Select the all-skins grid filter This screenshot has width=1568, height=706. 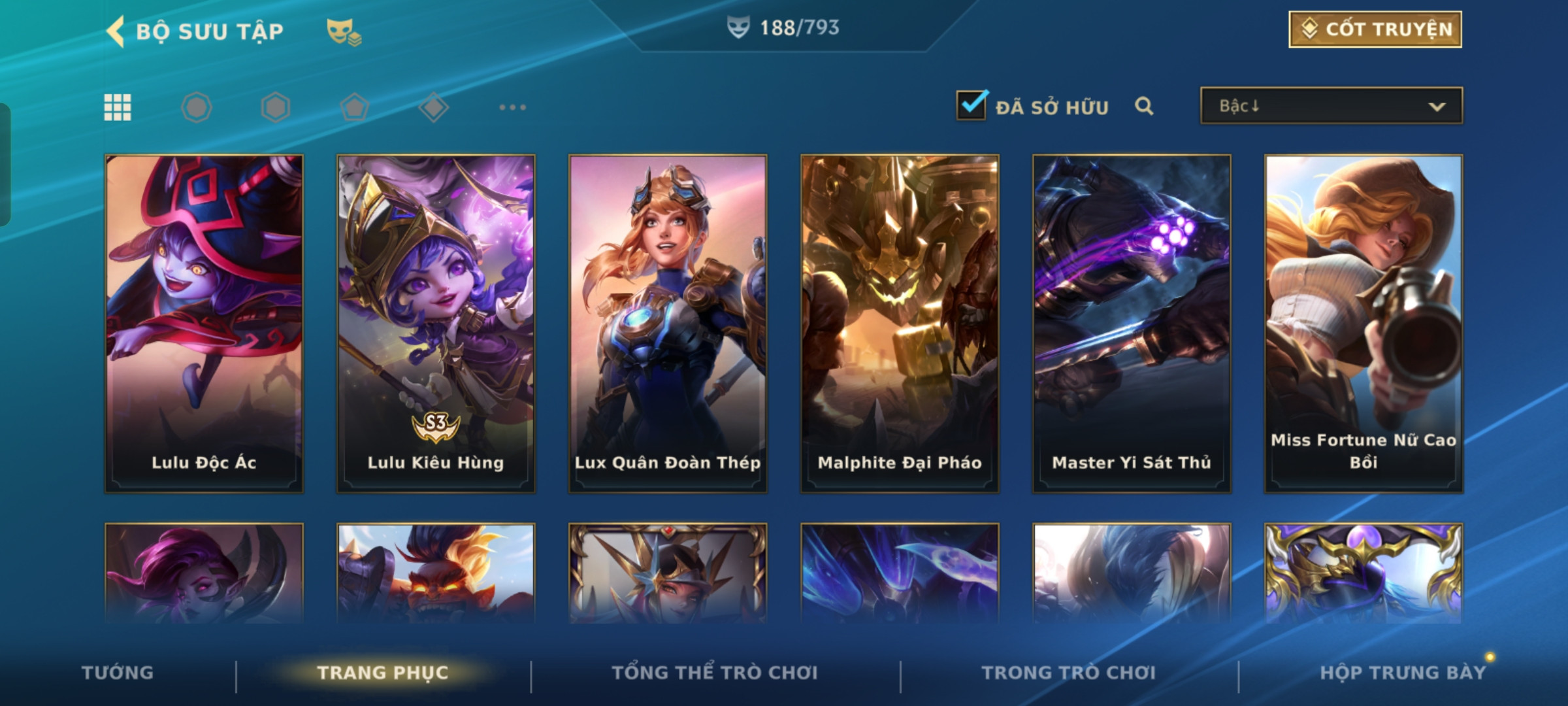(x=118, y=107)
